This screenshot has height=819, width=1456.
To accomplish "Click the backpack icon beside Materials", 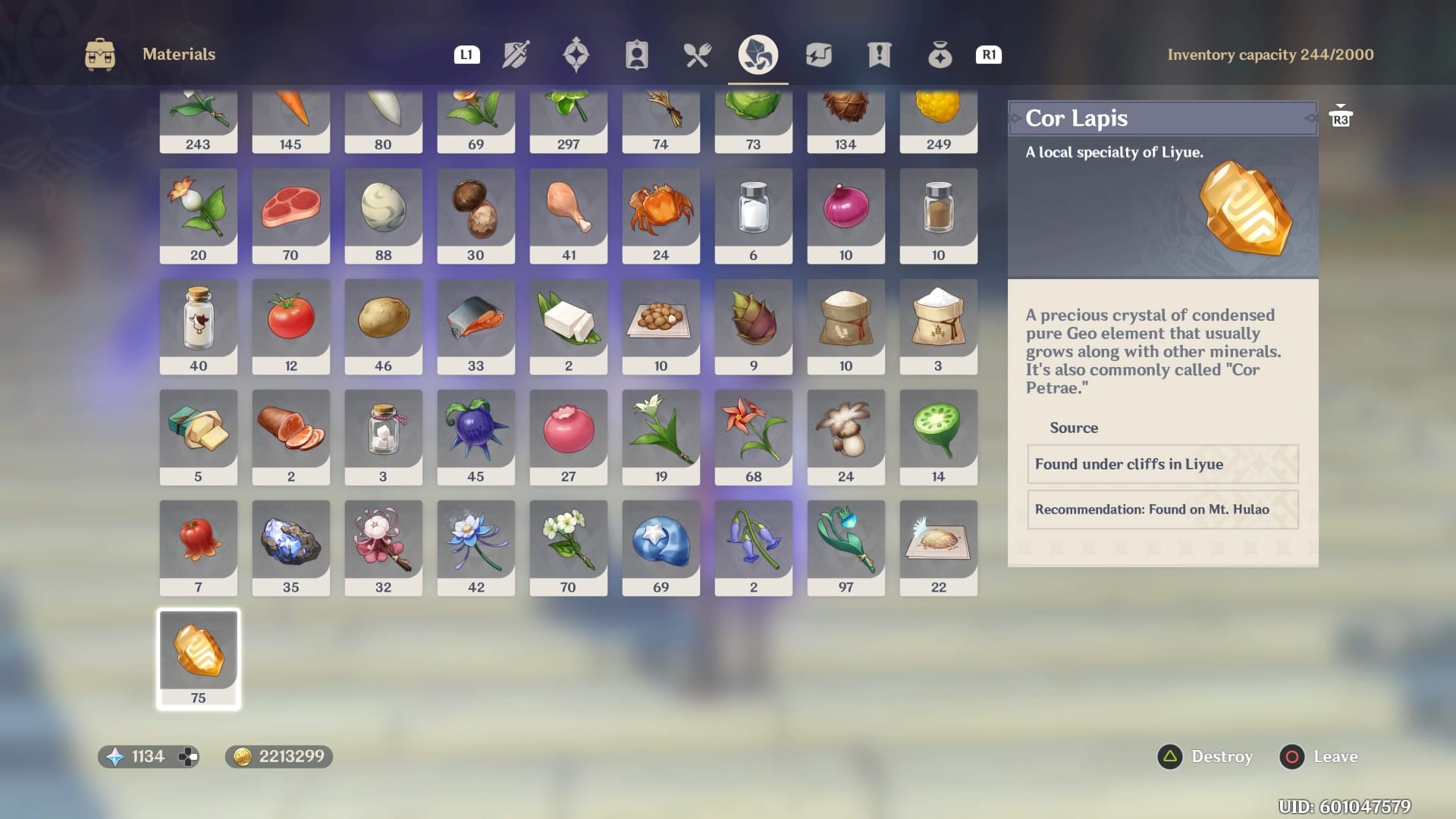I will (99, 54).
